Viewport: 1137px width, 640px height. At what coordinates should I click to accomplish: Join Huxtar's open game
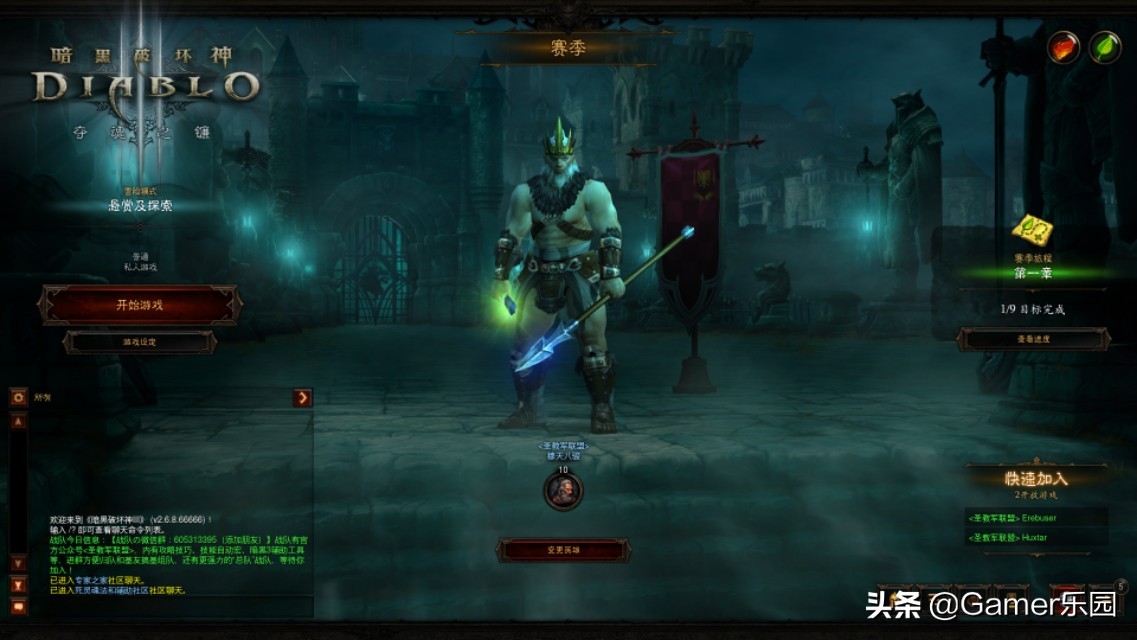1035,538
